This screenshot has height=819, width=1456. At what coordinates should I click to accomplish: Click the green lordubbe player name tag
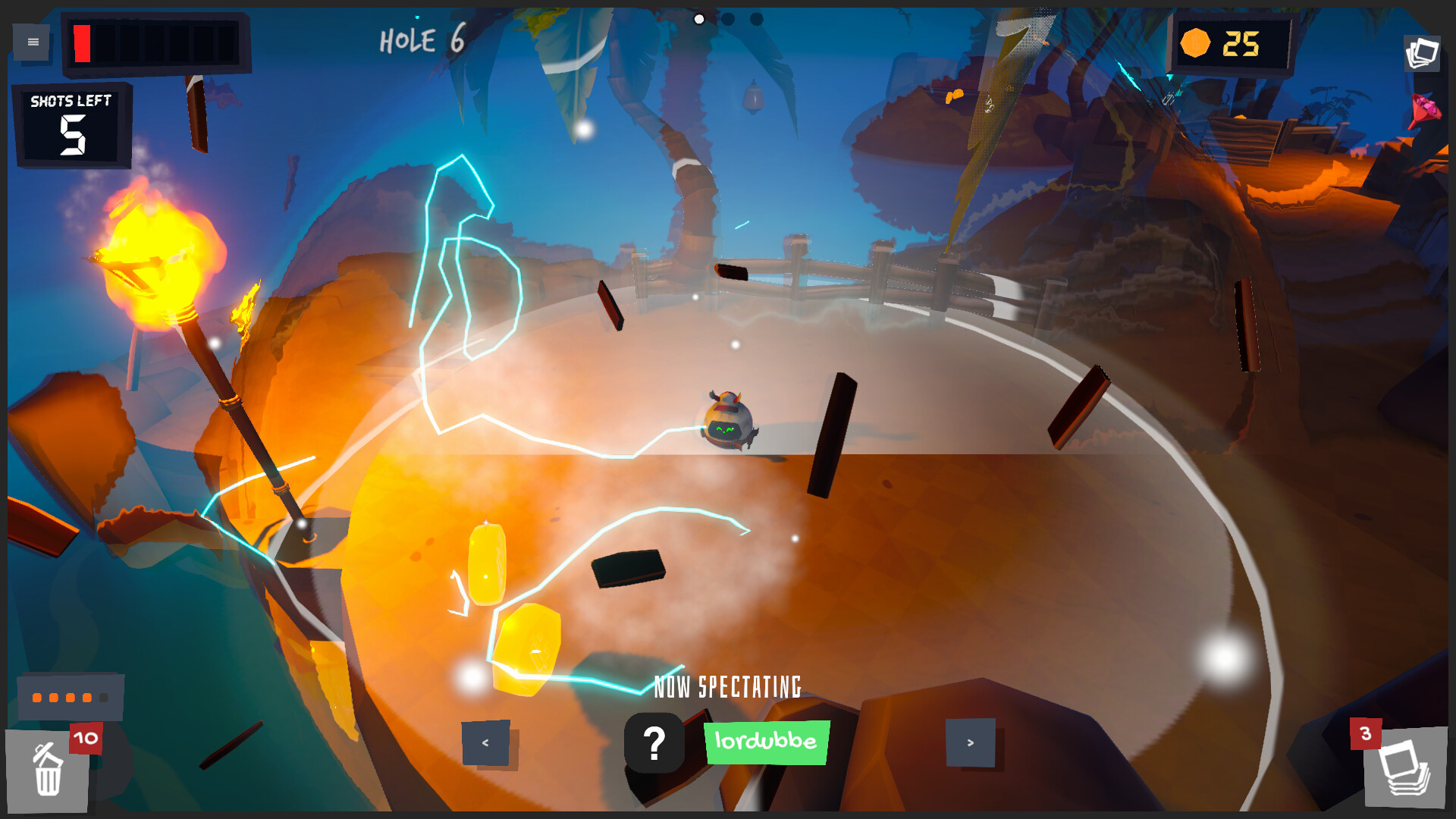click(x=766, y=743)
